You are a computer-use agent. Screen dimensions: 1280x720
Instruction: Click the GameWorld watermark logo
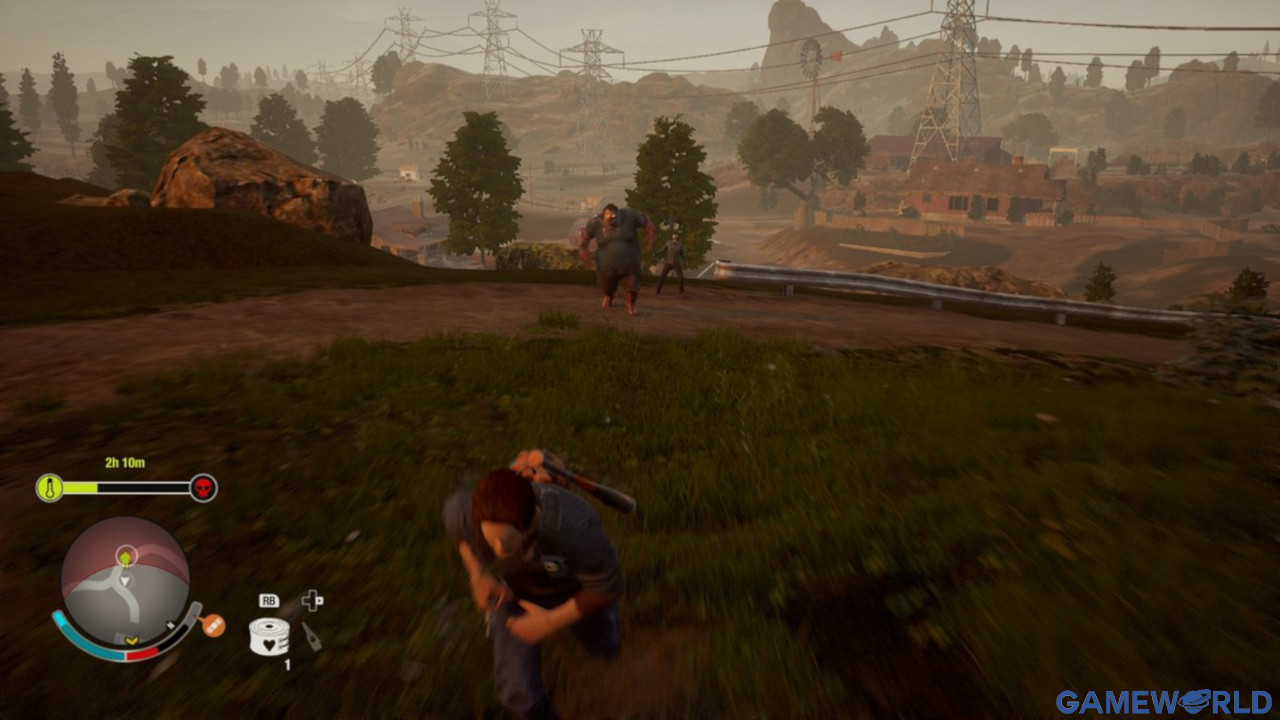[x=1163, y=702]
